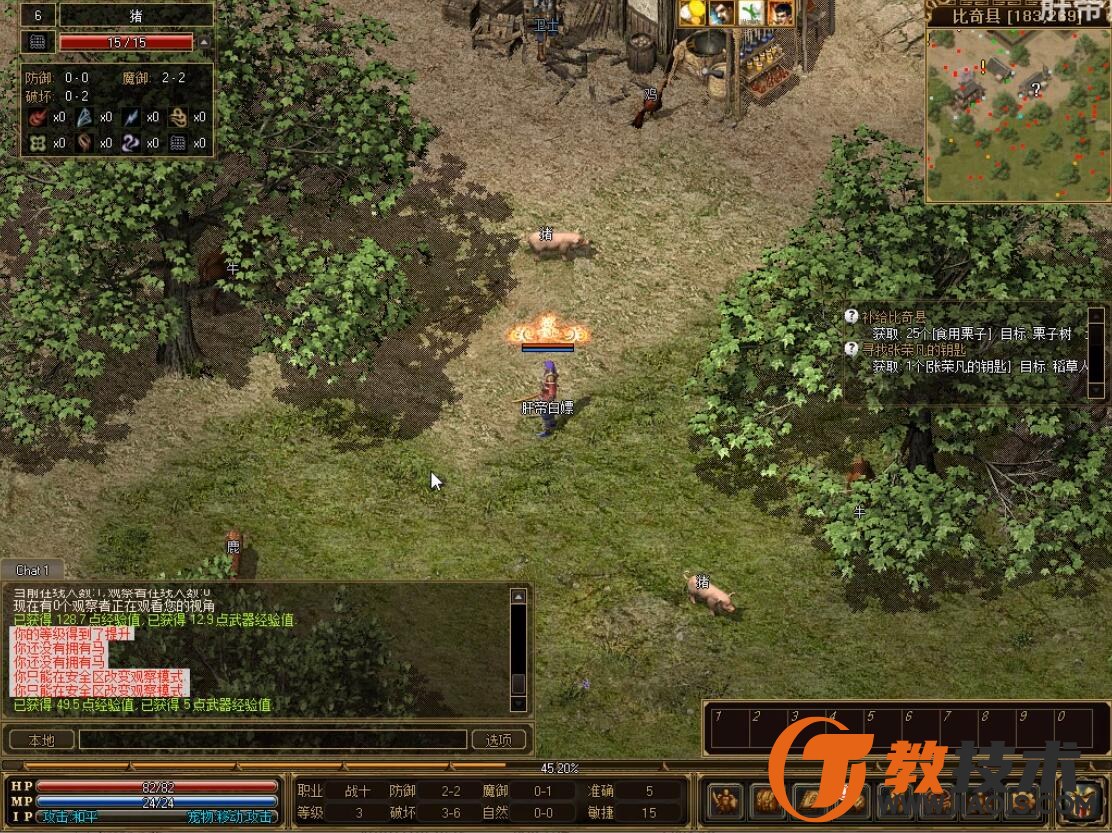Click the yellow exclamation quest marker on minimap
This screenshot has height=833, width=1112.
point(983,66)
